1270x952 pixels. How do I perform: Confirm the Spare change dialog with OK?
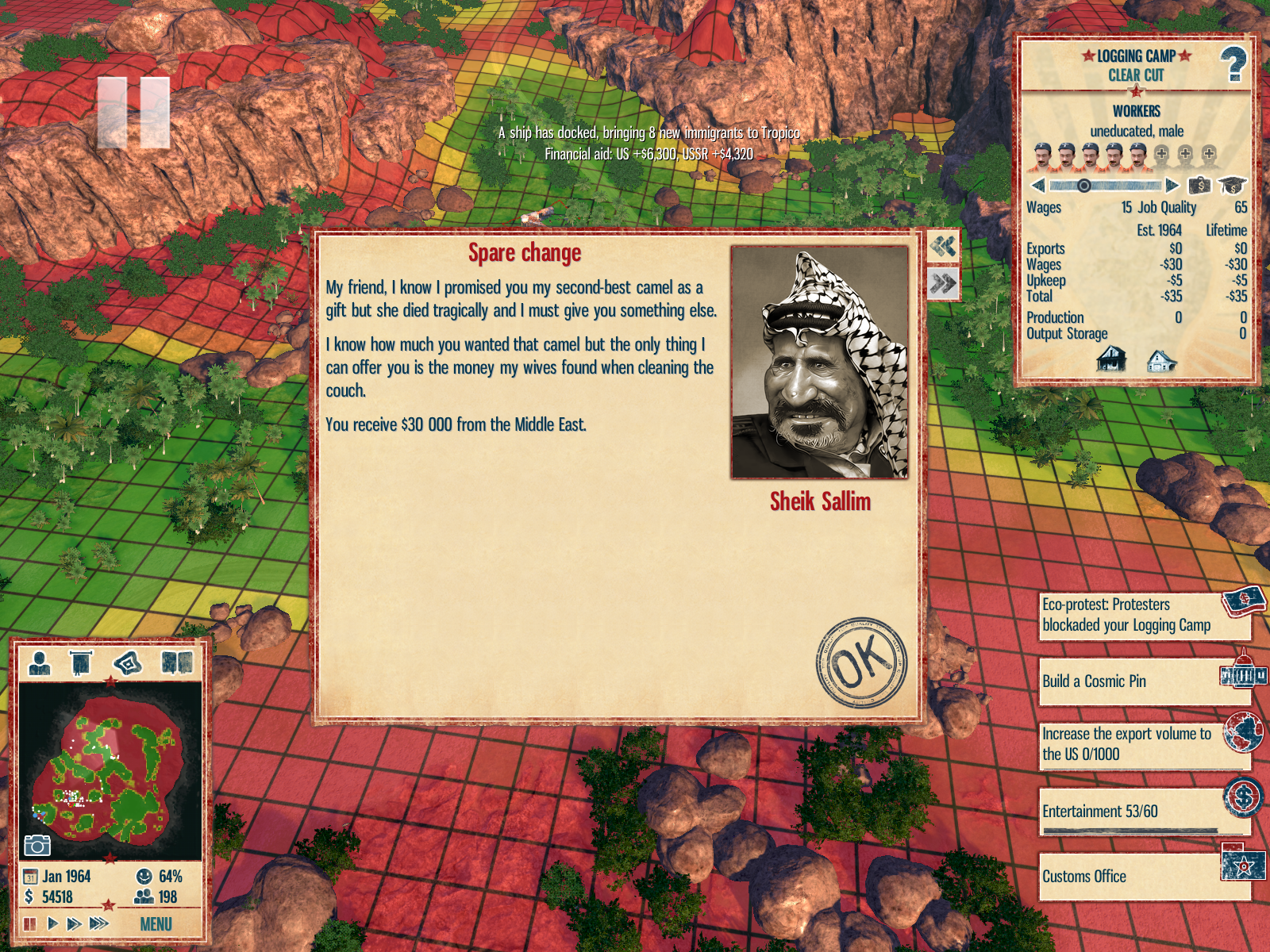coord(862,662)
